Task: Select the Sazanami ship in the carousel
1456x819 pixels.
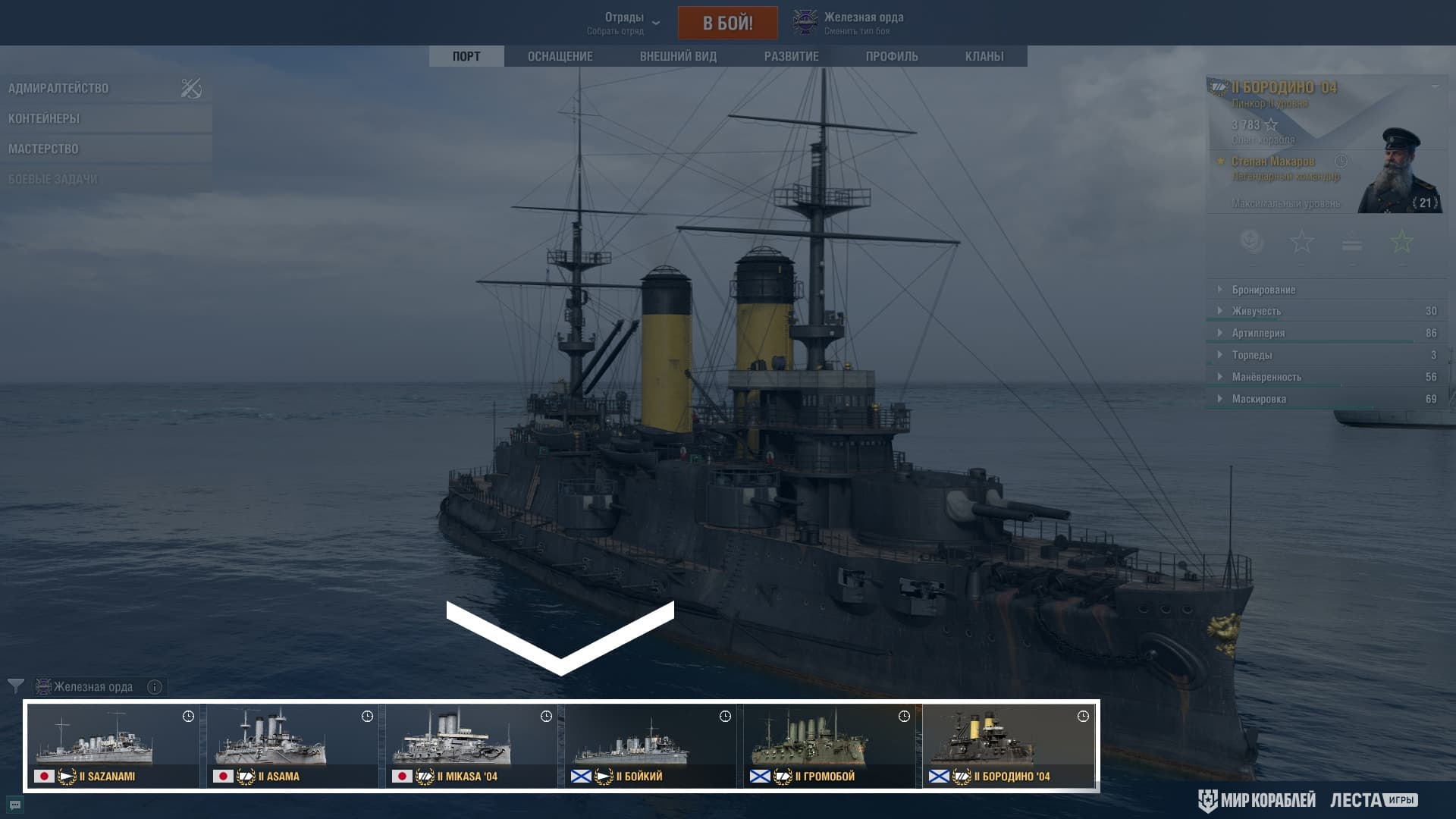Action: (x=114, y=745)
